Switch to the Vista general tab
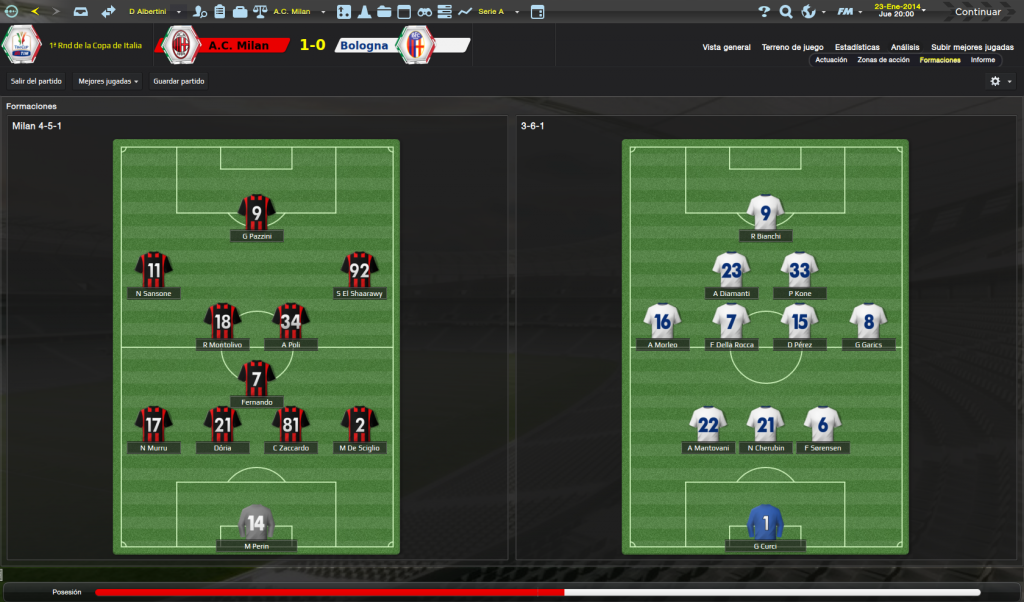The height and width of the screenshot is (602, 1024). tap(726, 47)
